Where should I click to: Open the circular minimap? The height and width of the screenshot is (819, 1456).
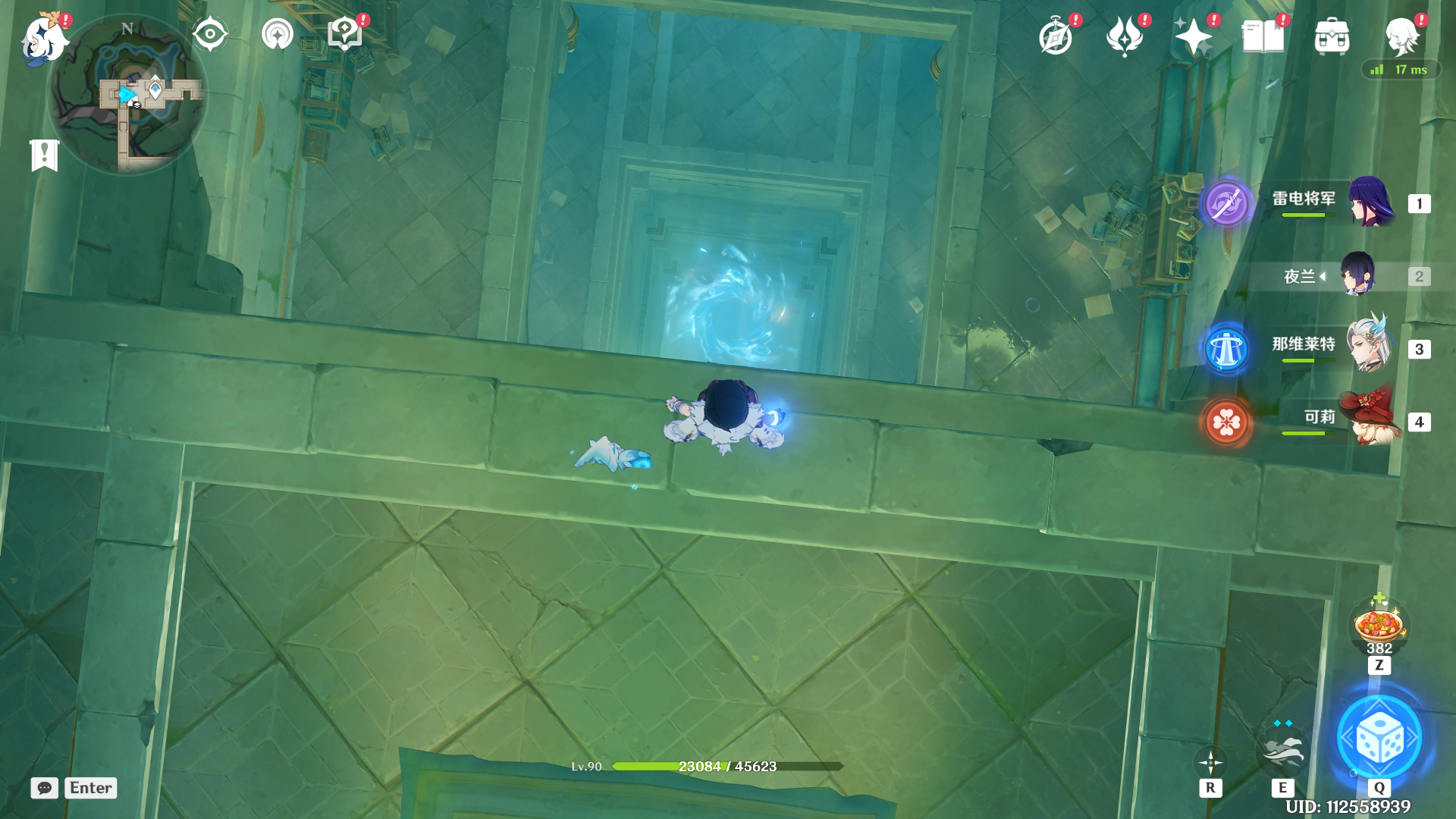[127, 95]
